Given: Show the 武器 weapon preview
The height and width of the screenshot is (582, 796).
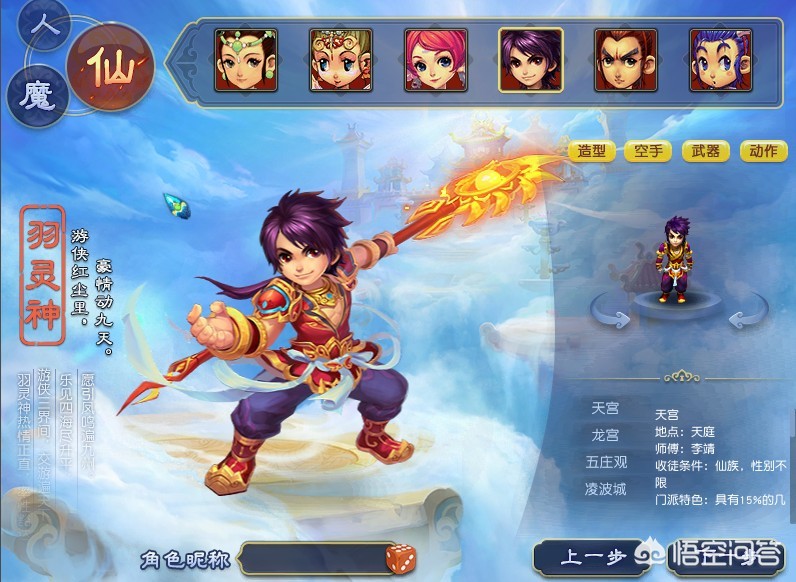Looking at the screenshot, I should tap(706, 152).
